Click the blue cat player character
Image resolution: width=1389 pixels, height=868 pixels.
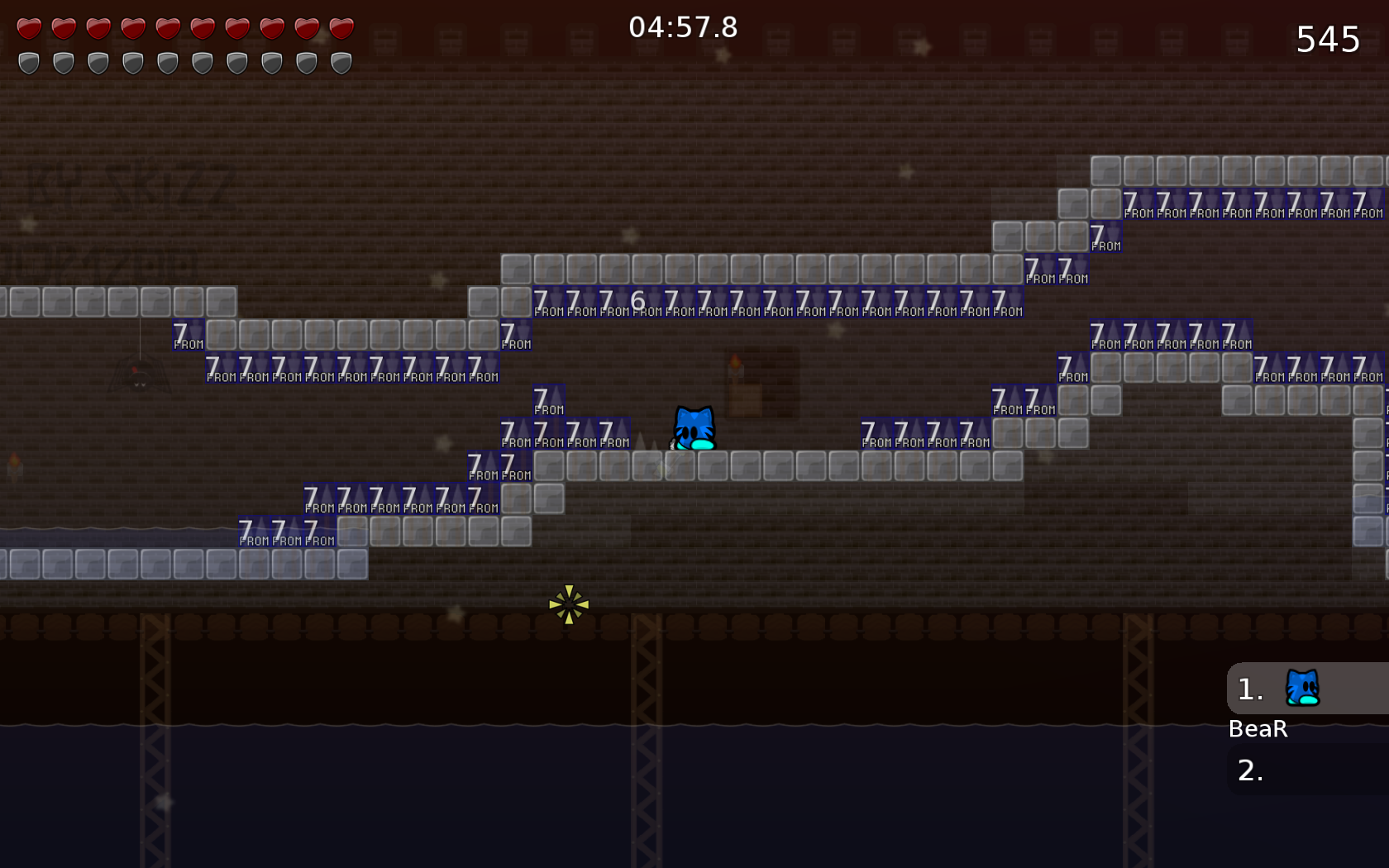(x=694, y=428)
